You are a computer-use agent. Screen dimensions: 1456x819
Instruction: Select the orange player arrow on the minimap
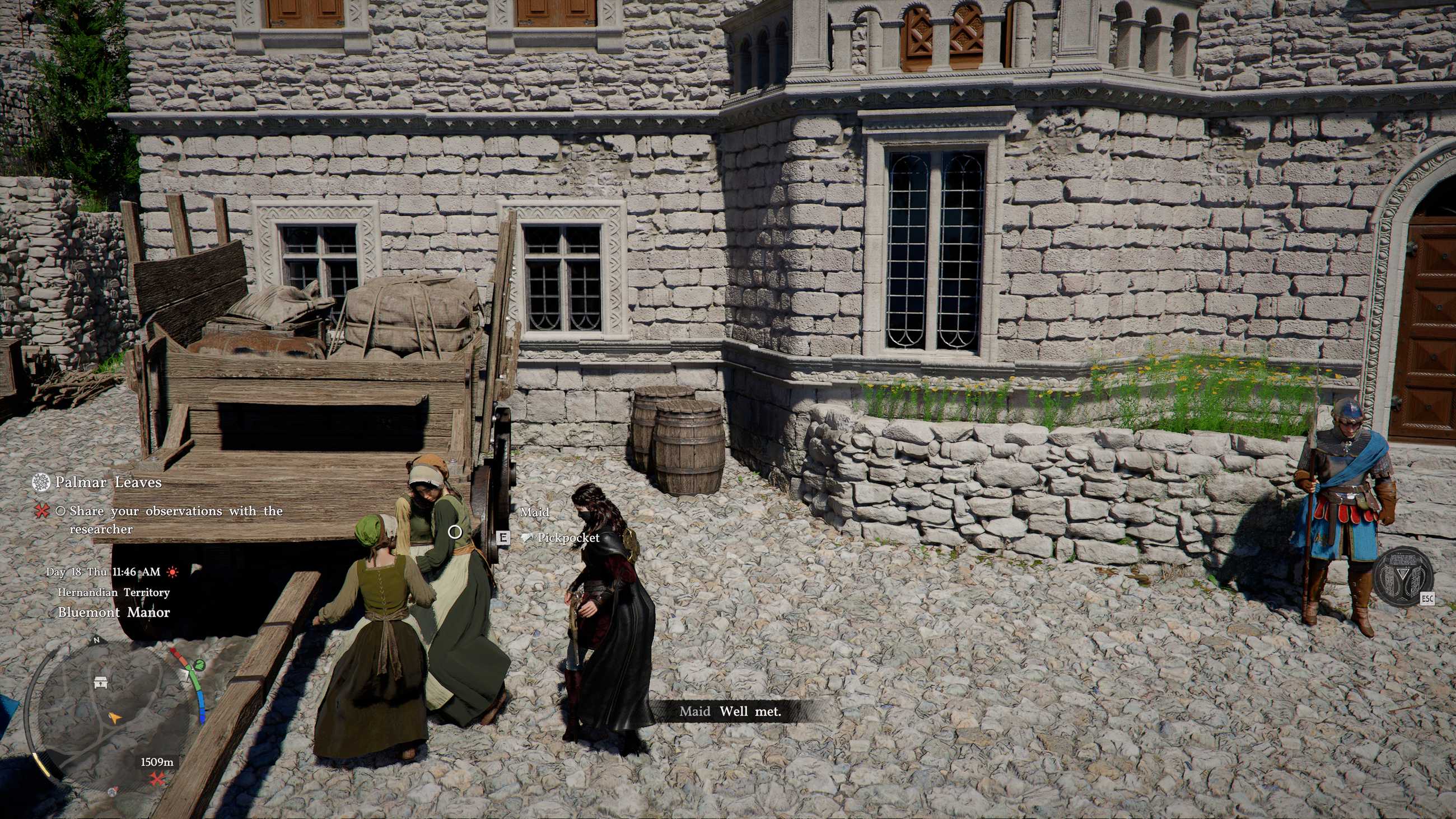pyautogui.click(x=115, y=718)
